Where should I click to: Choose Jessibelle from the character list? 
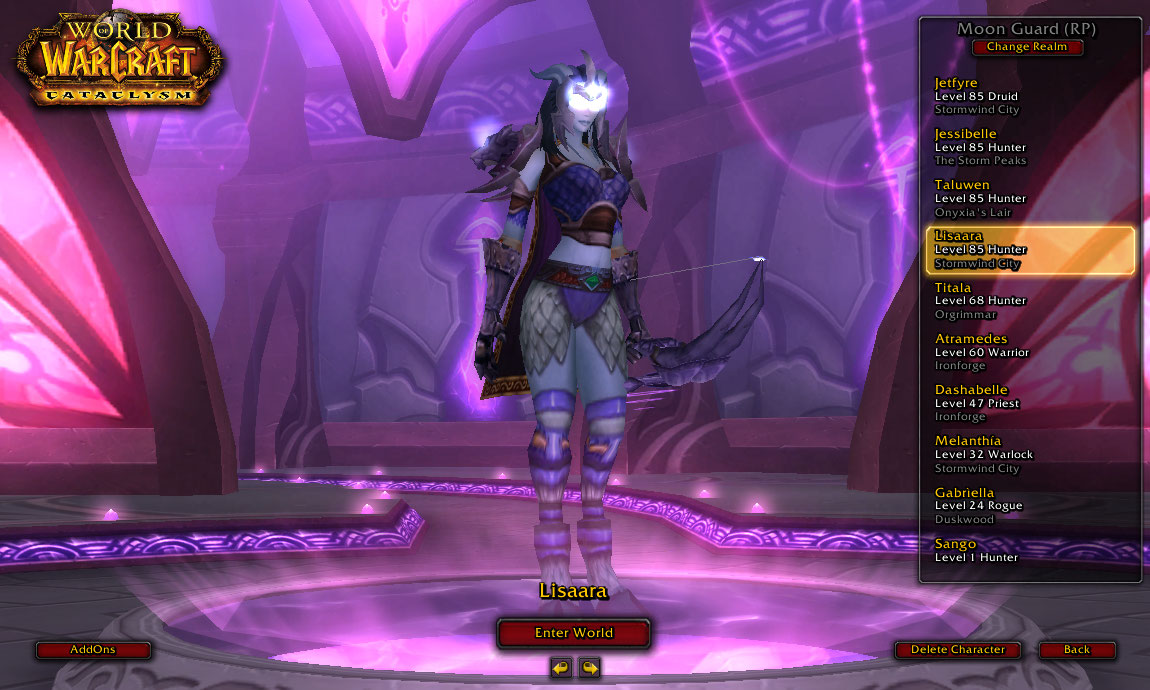pyautogui.click(x=1030, y=147)
